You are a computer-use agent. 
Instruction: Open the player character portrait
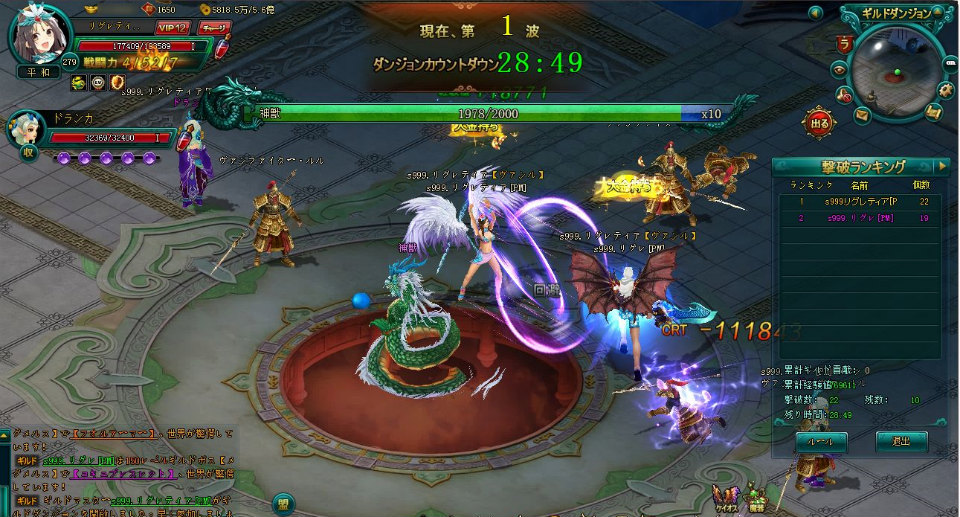point(41,37)
